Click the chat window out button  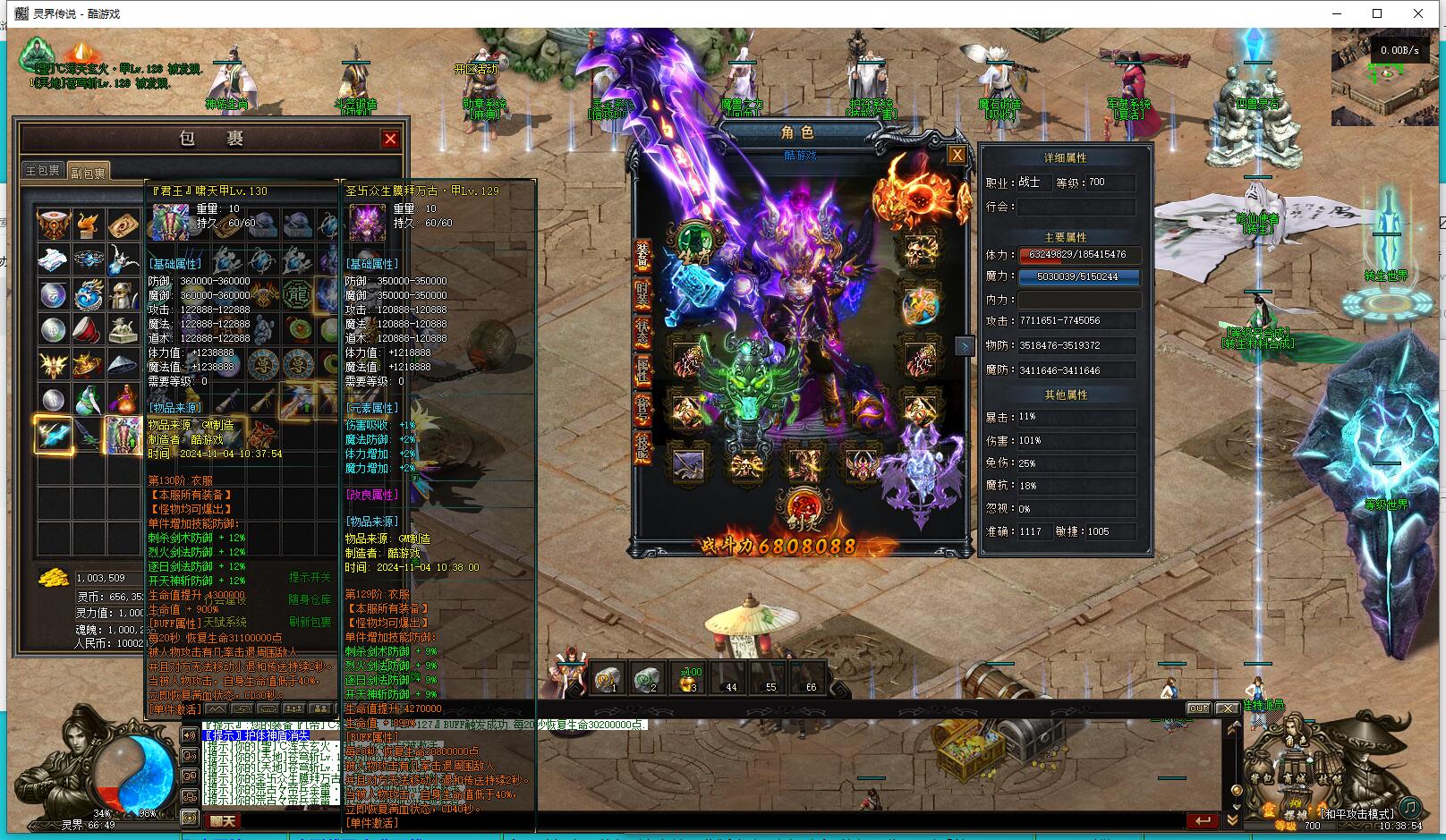(1198, 708)
